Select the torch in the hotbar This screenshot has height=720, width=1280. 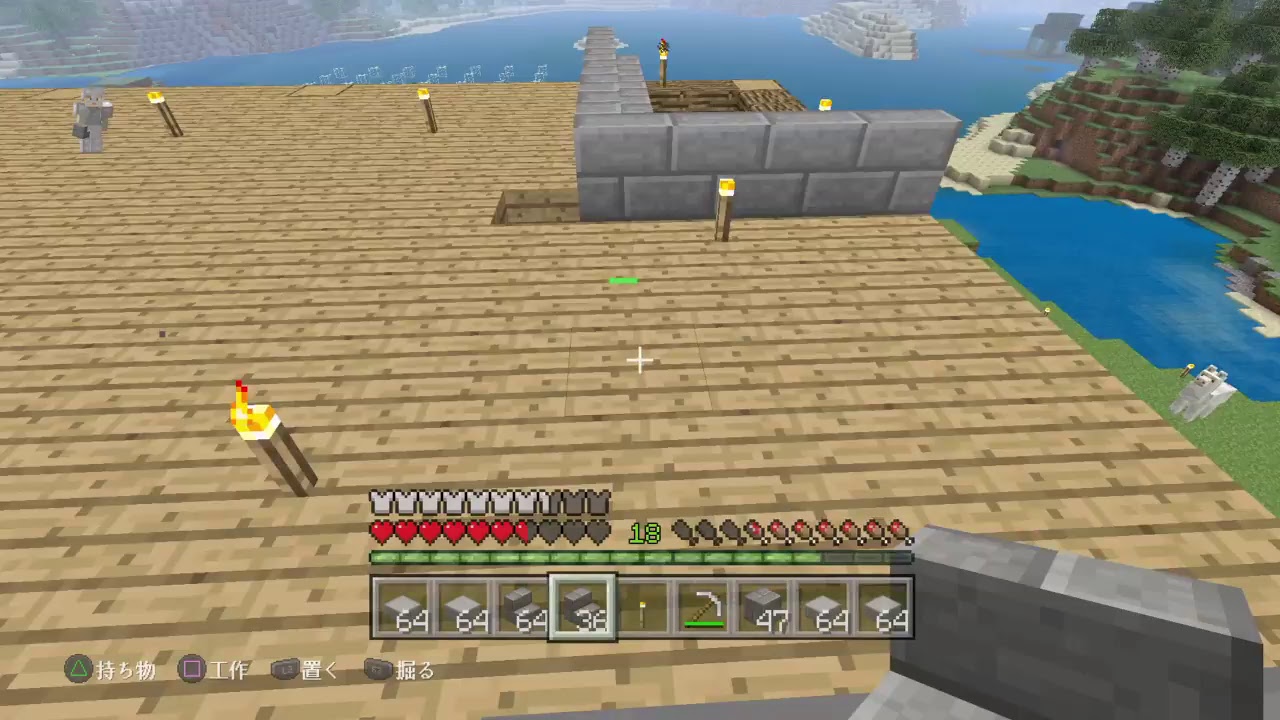click(643, 608)
